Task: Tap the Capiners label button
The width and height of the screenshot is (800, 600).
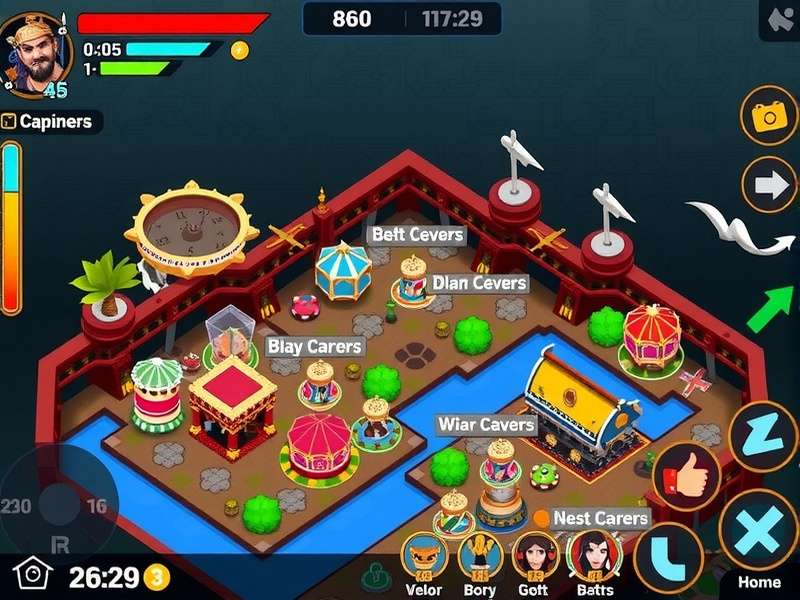Action: (50, 122)
